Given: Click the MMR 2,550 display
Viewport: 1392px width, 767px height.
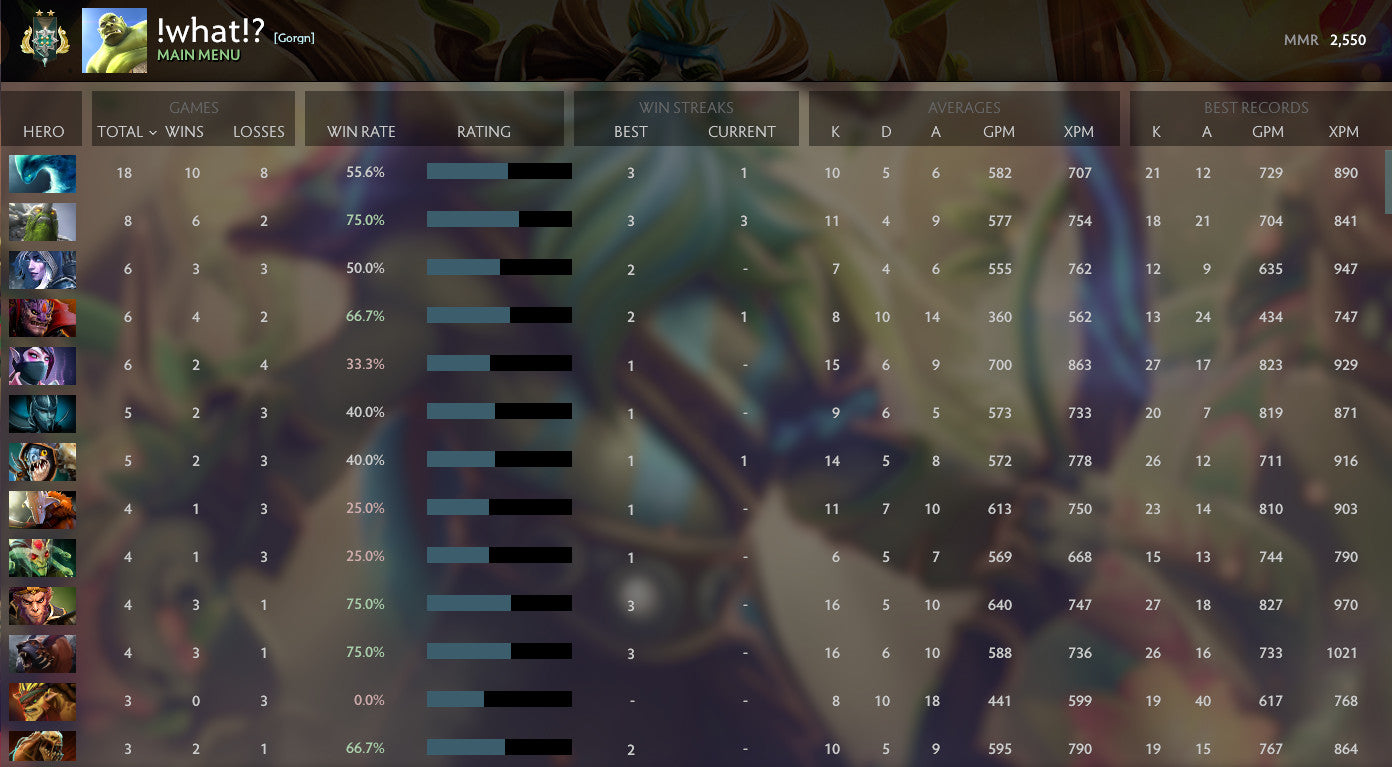Looking at the screenshot, I should click(1325, 41).
